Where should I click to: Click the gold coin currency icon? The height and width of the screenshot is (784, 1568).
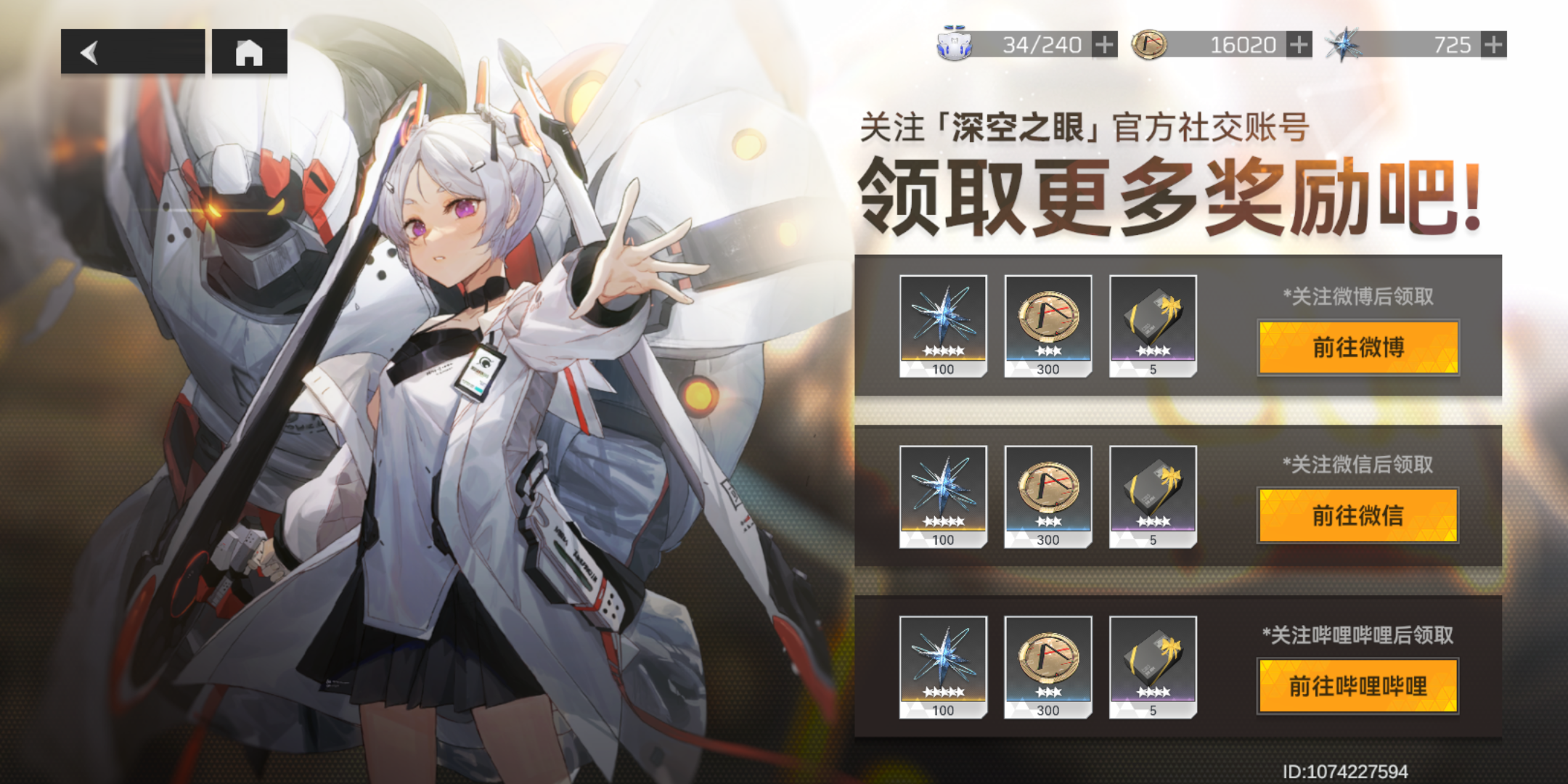tap(1149, 44)
